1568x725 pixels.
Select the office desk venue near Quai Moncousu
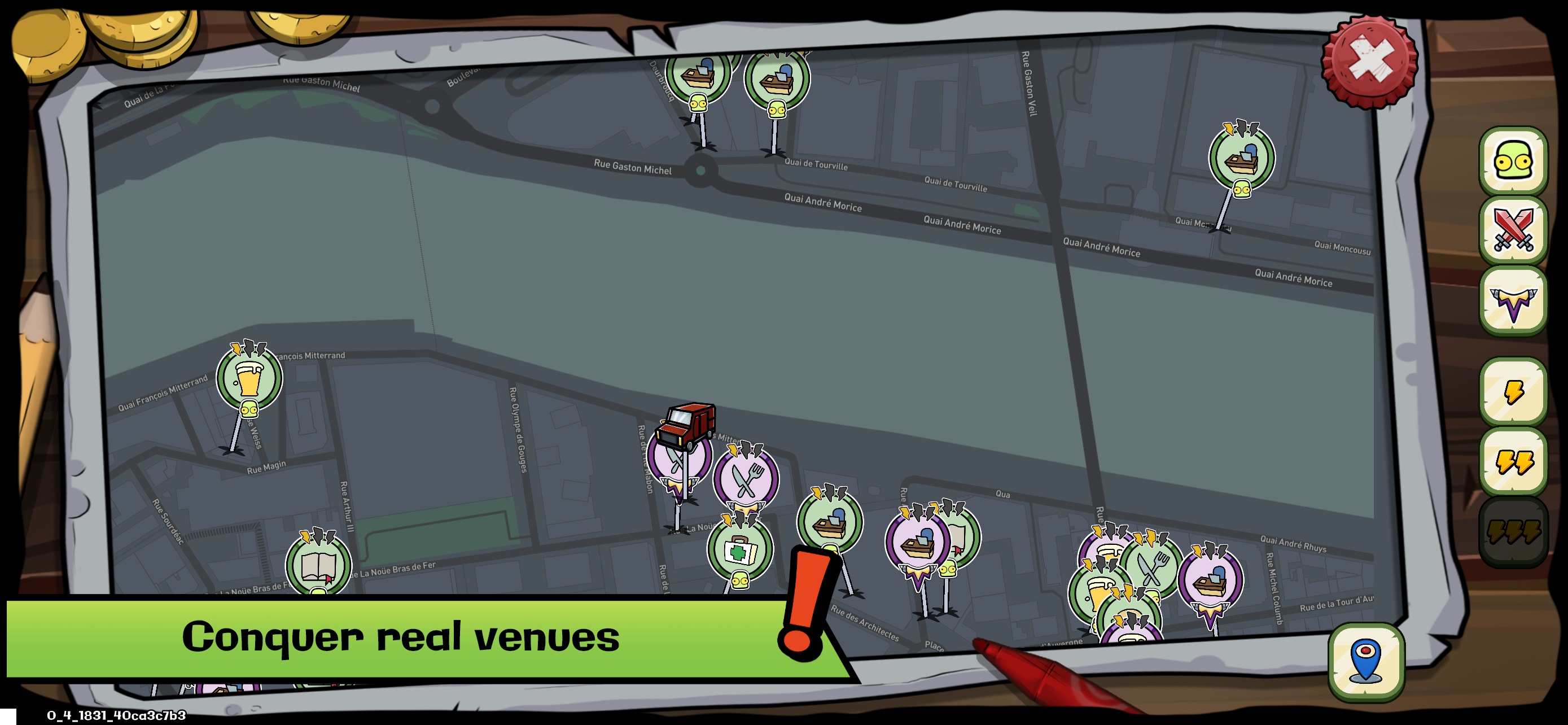(x=1241, y=158)
